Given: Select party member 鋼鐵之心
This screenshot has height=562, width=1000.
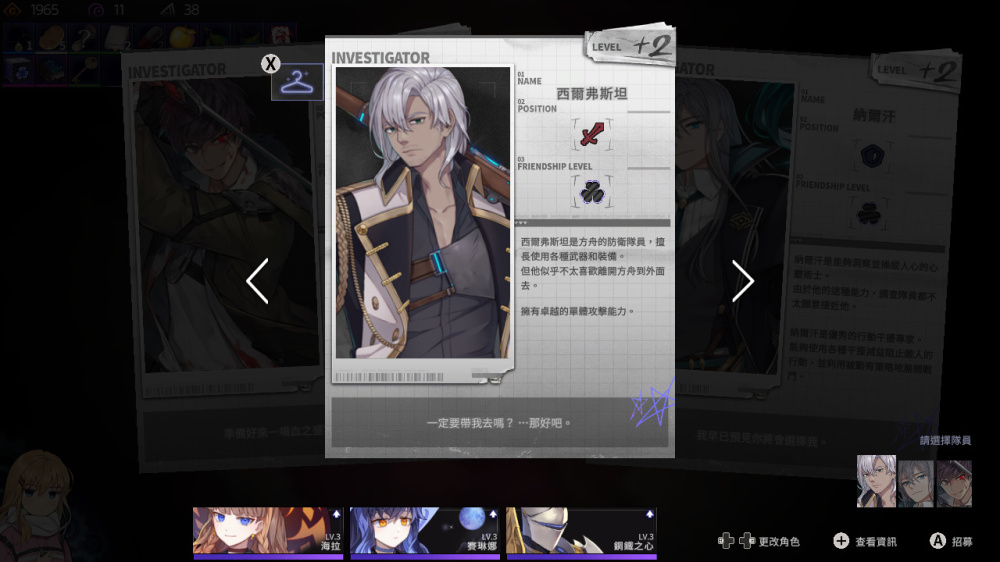Looking at the screenshot, I should click(x=581, y=531).
